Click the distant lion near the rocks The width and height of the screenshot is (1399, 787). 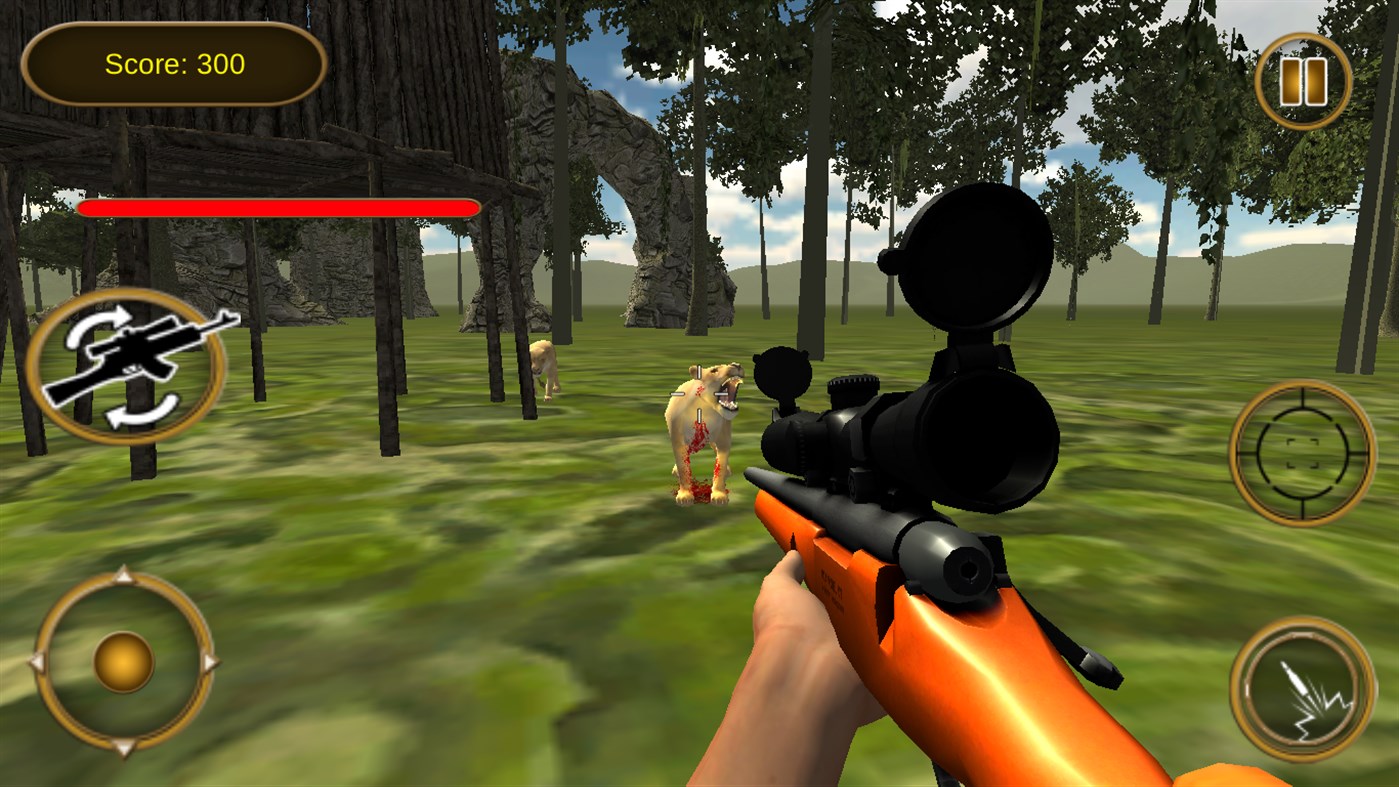(x=545, y=370)
